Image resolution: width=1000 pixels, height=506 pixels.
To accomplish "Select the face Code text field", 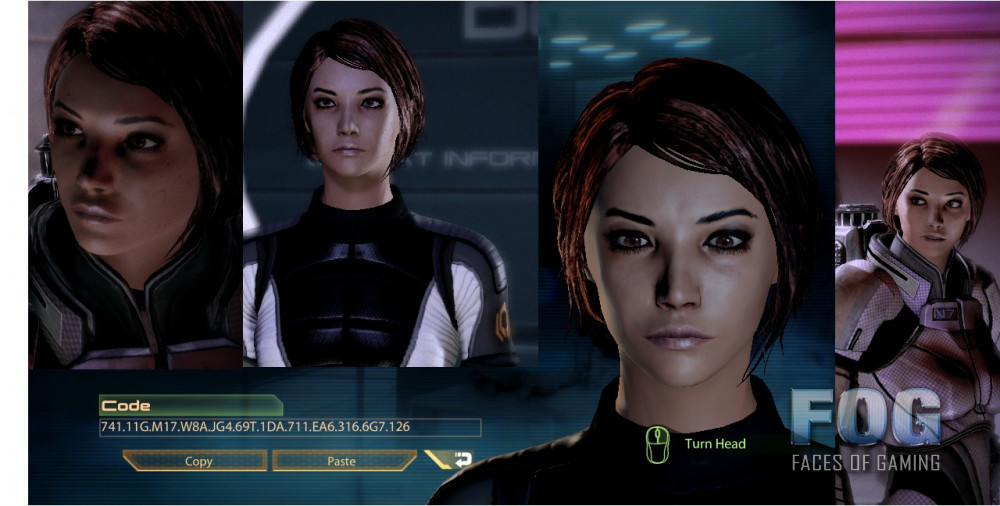I will pos(289,428).
